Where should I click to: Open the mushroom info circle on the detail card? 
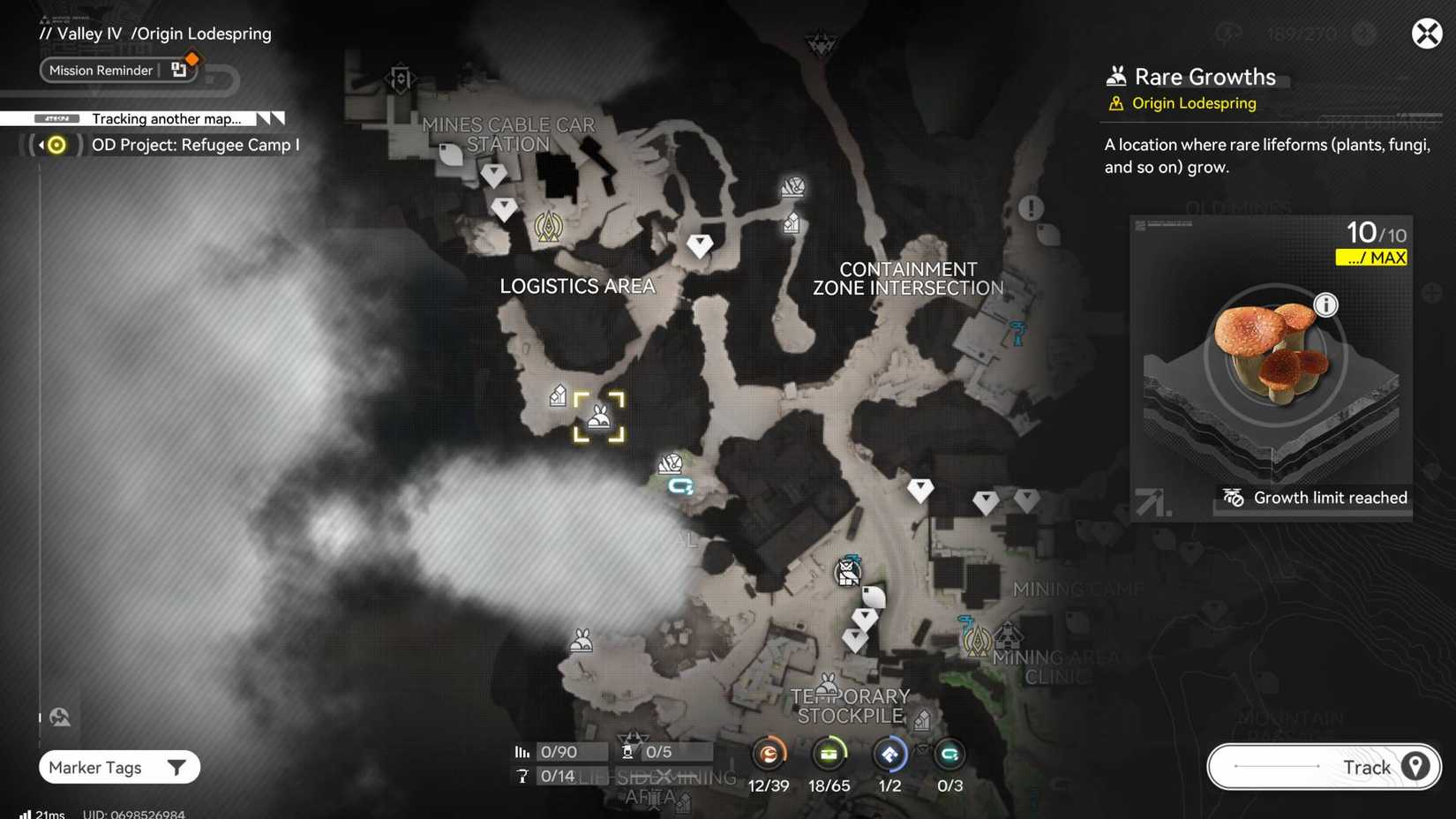tap(1326, 304)
